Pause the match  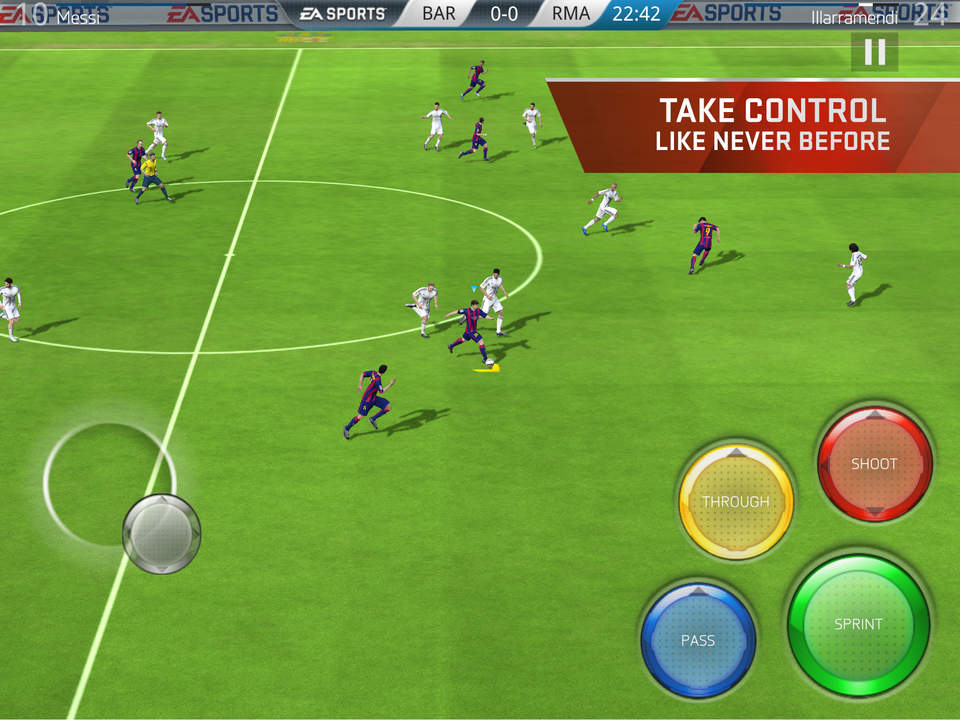(x=874, y=52)
